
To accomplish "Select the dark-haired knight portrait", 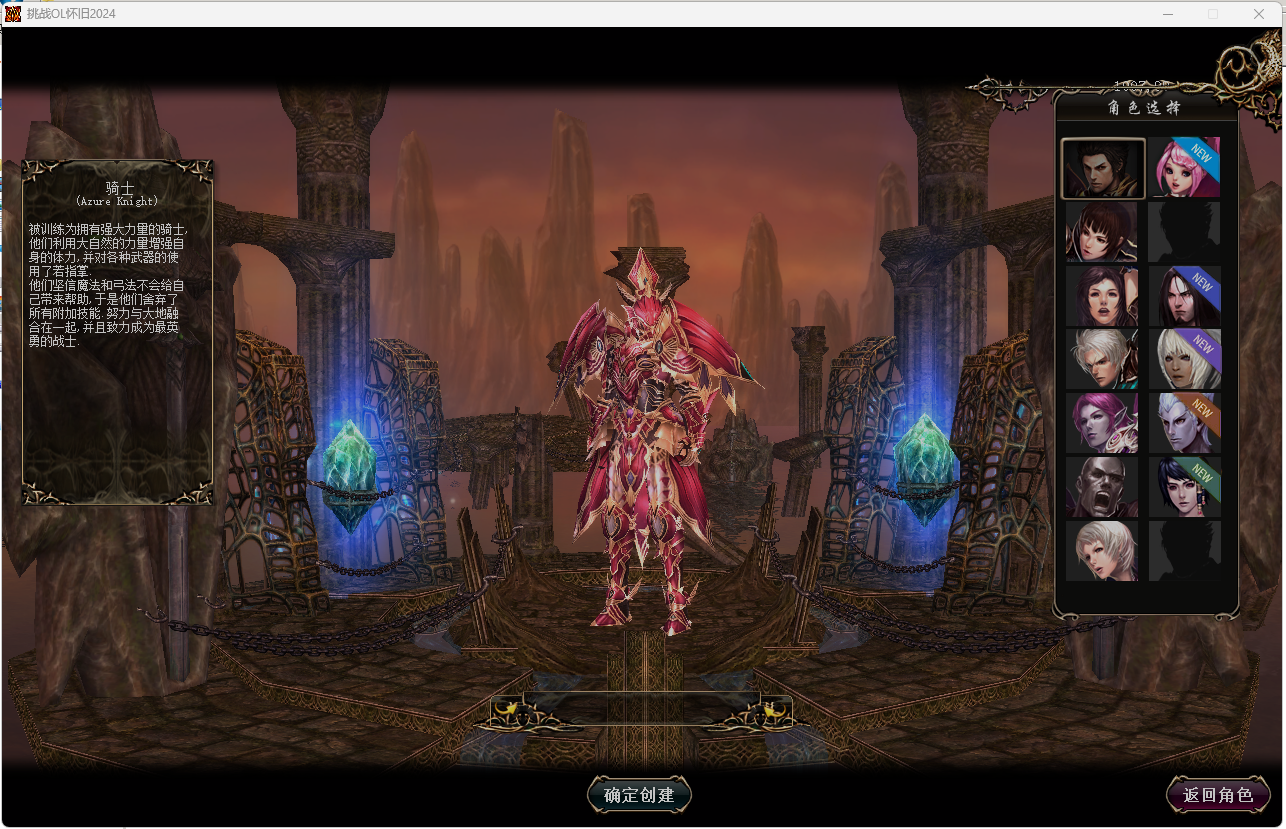I will click(x=1102, y=168).
